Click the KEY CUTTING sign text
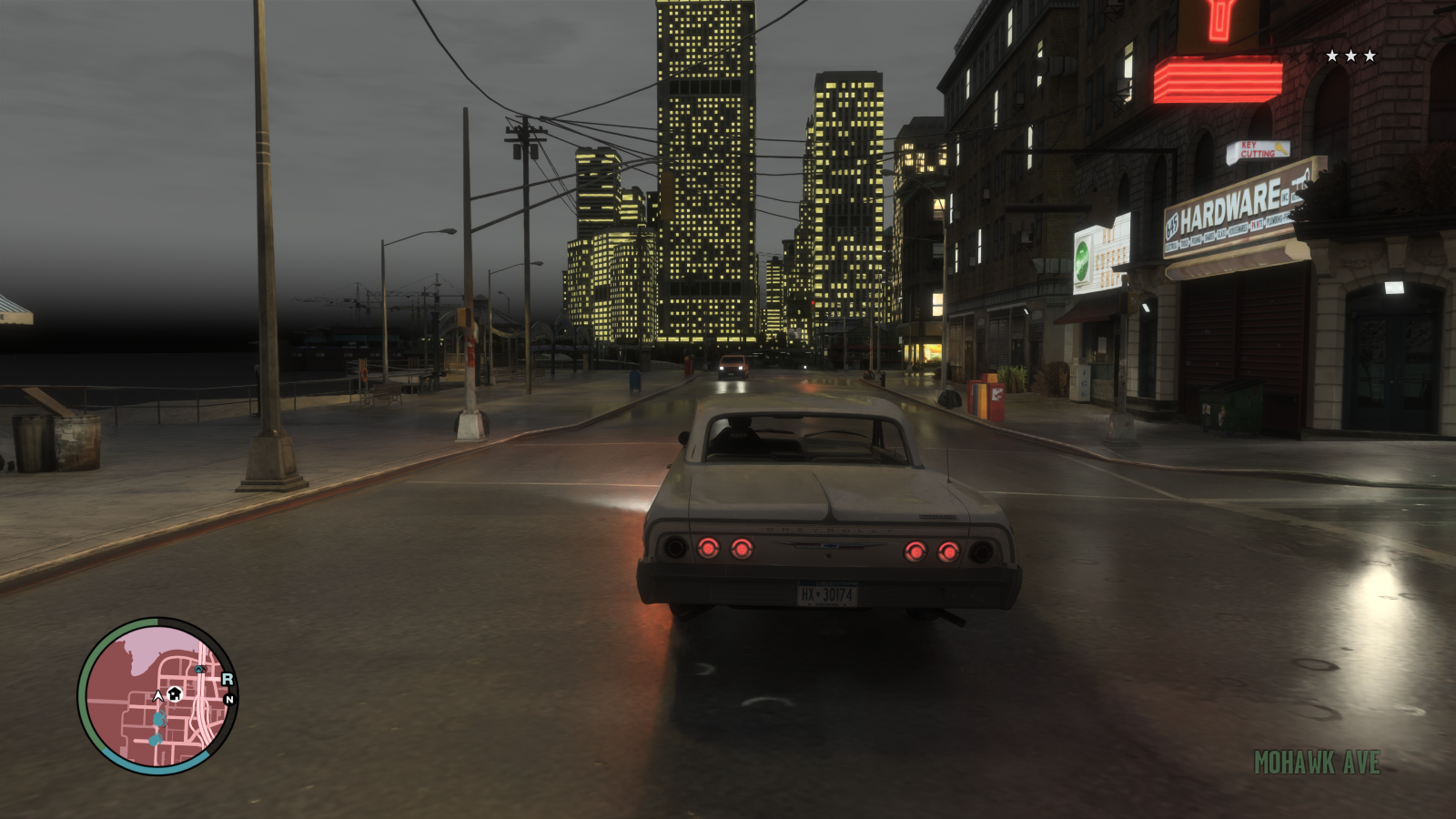Viewport: 1456px width, 819px height. (x=1259, y=148)
